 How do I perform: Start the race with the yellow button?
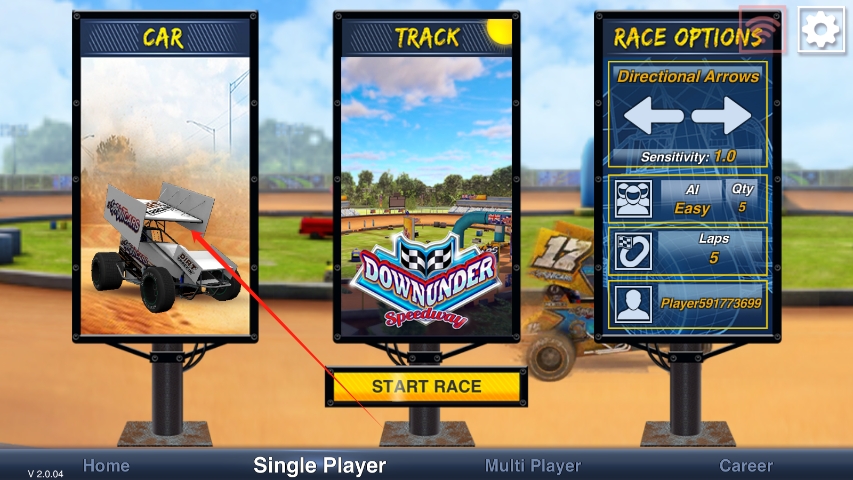pyautogui.click(x=426, y=387)
